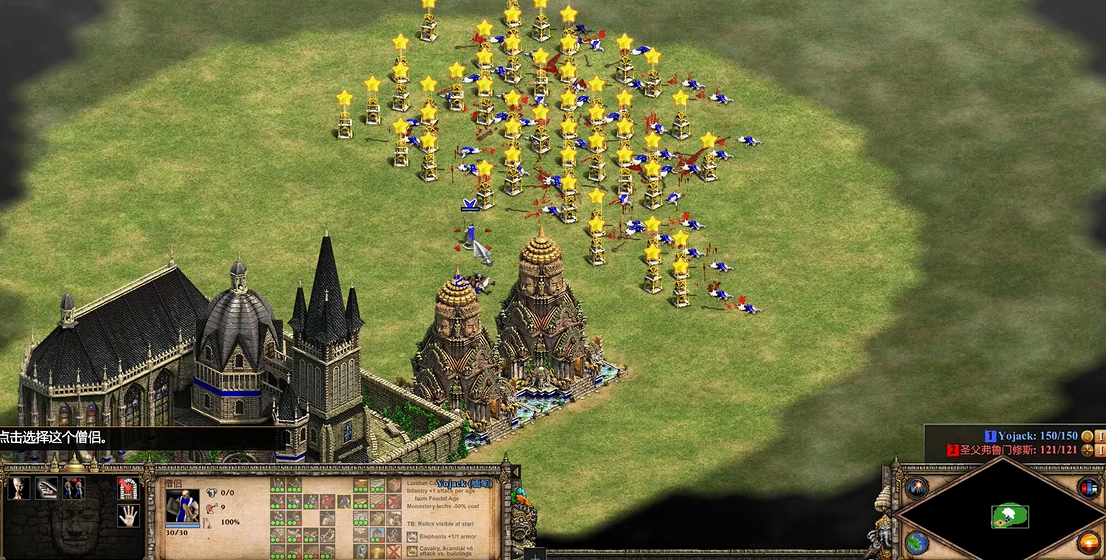Activate the flare signal button by minimap
Viewport: 1106px width, 560px height.
pos(917,487)
